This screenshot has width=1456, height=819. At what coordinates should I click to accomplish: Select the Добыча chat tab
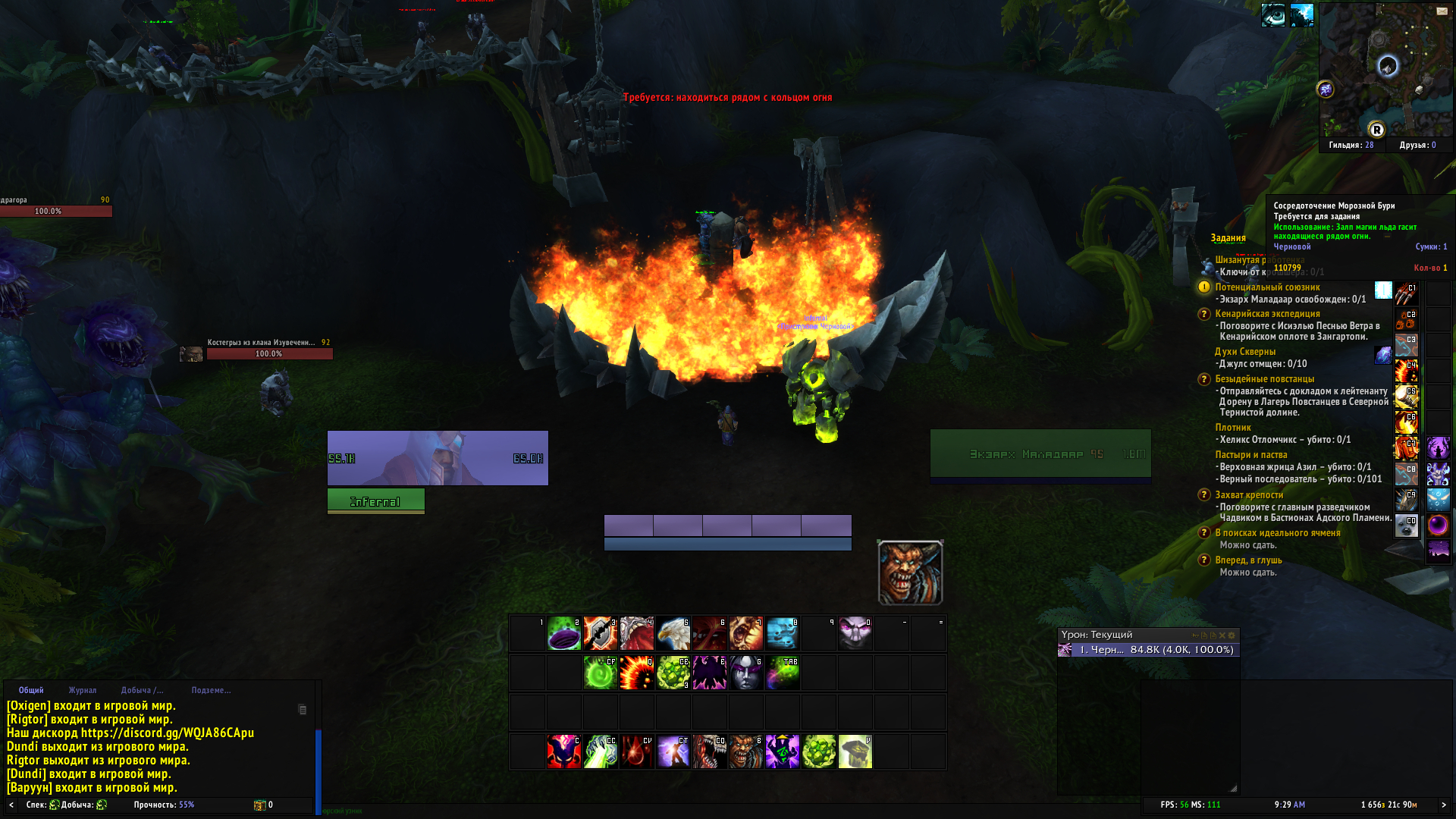tap(142, 690)
